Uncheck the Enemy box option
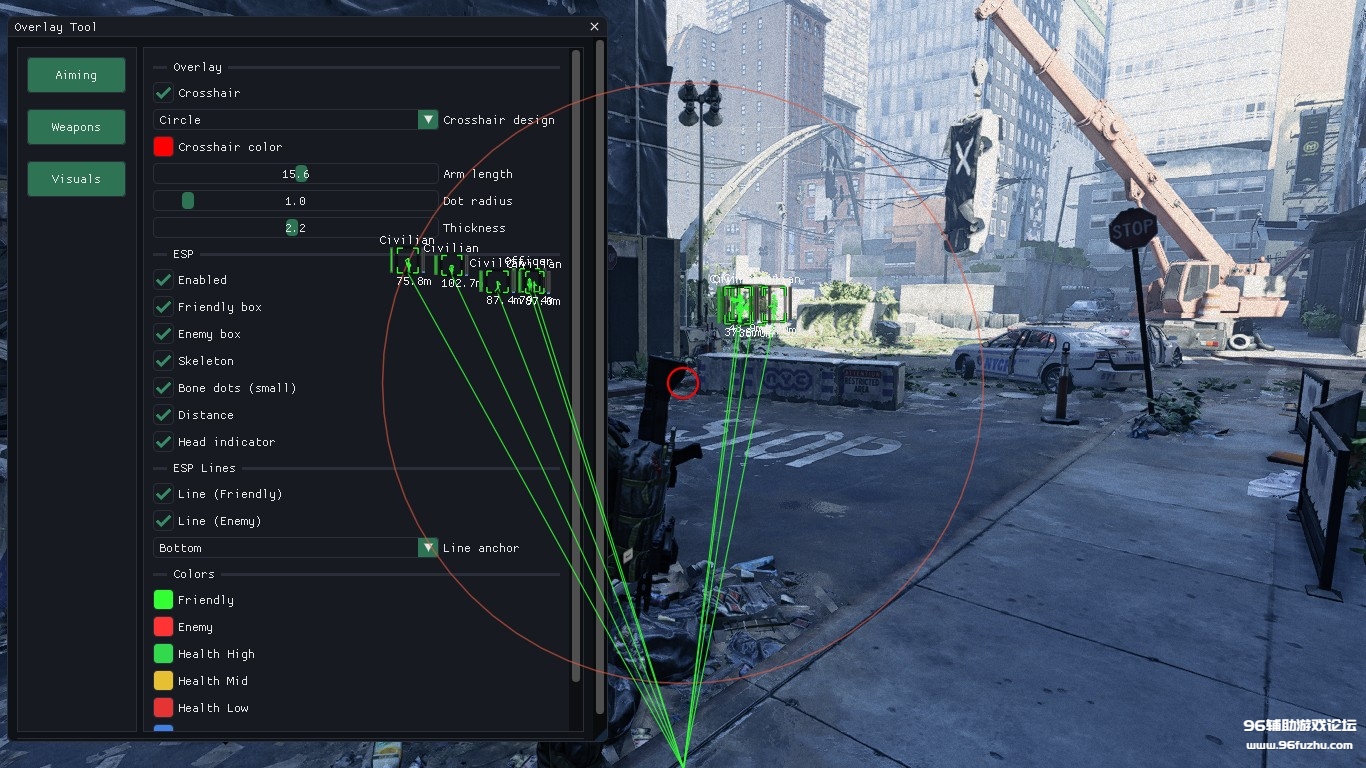The image size is (1366, 768). point(163,334)
